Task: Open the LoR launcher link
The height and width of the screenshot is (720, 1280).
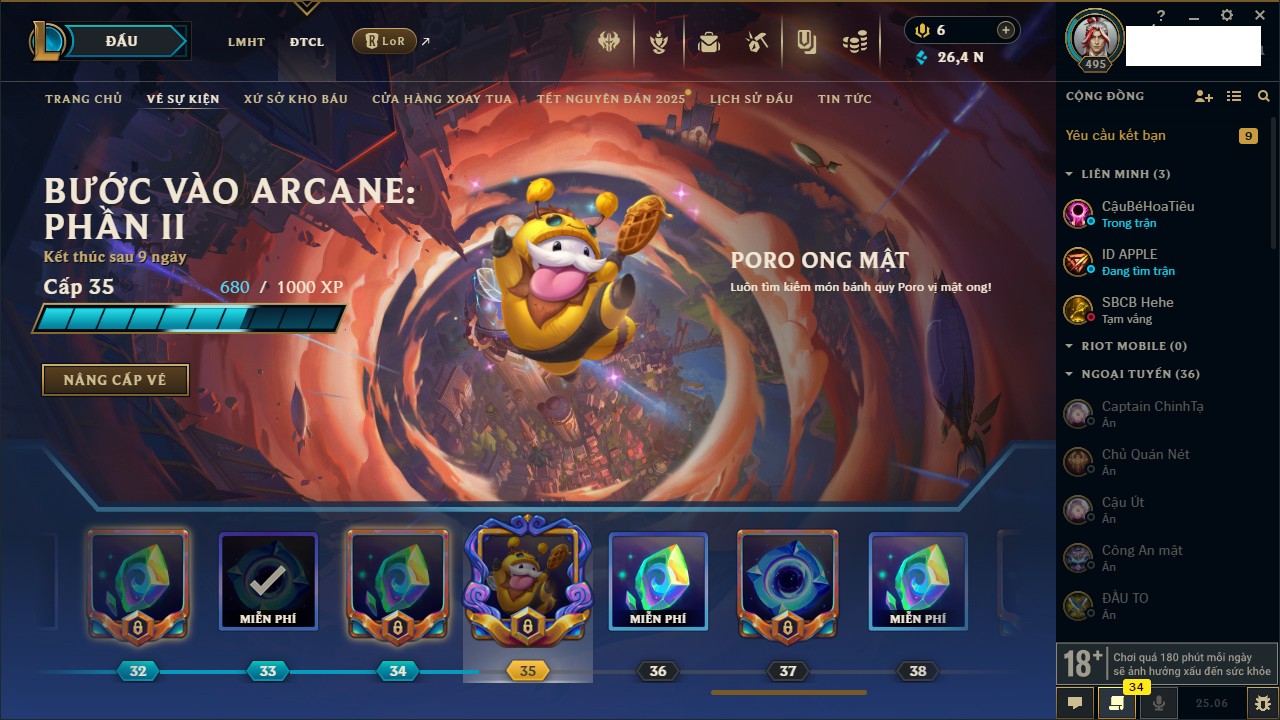Action: click(385, 41)
